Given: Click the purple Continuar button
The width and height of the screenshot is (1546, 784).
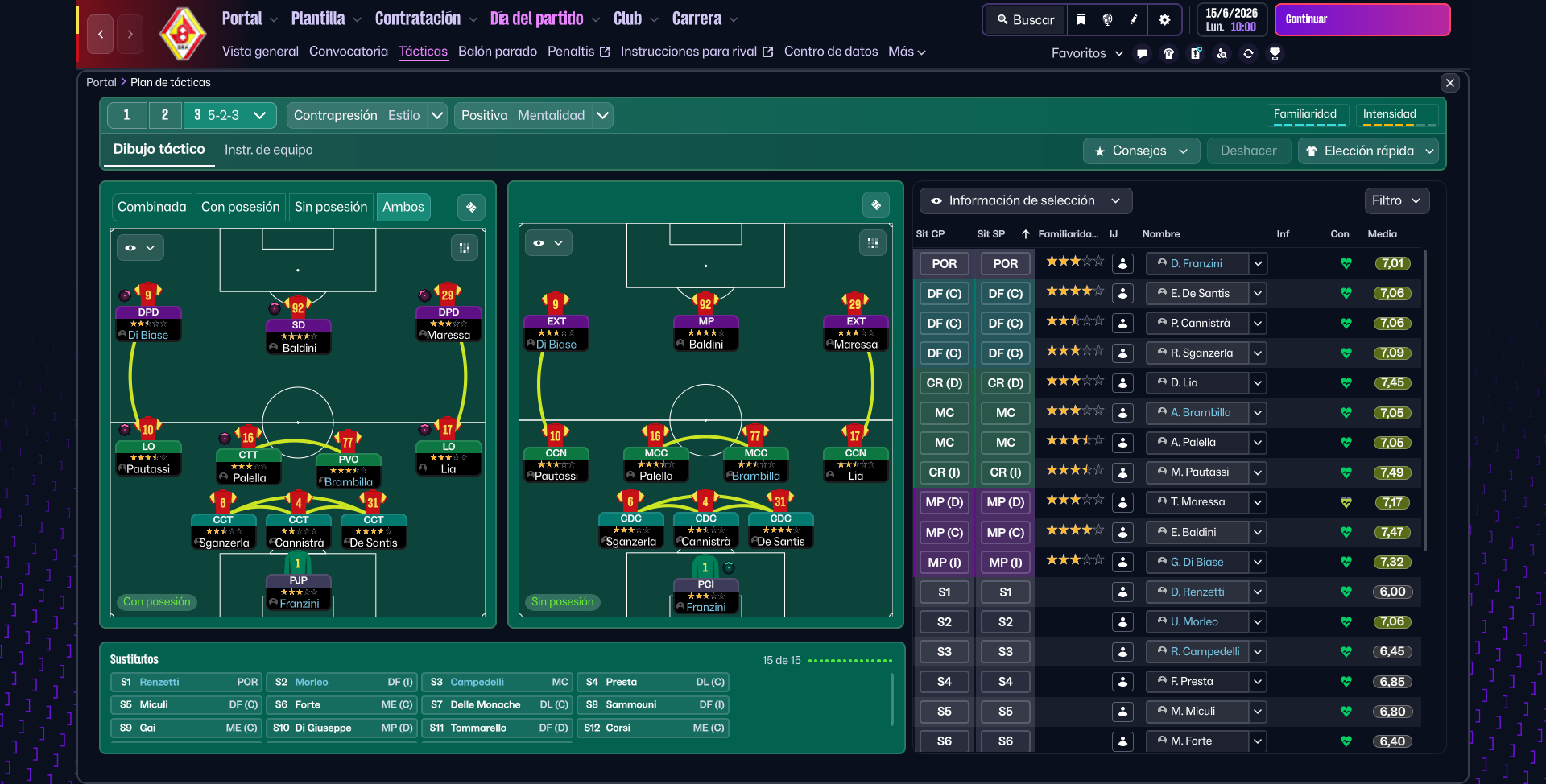Looking at the screenshot, I should pos(1362,19).
